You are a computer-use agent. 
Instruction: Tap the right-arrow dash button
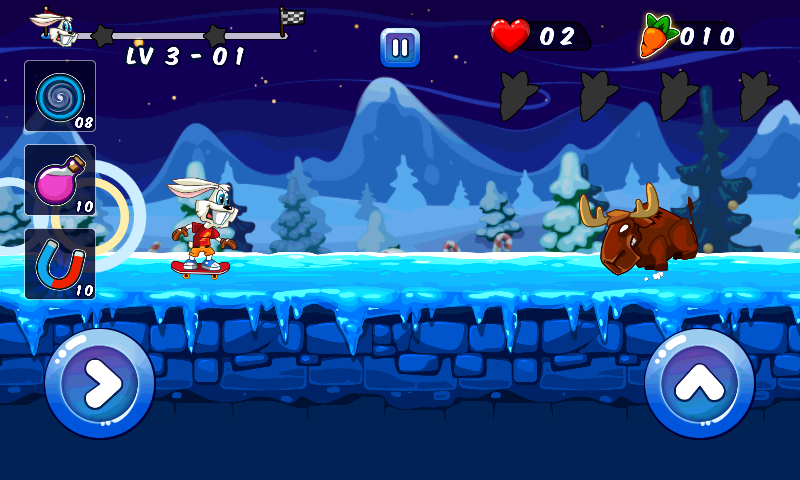point(99,384)
